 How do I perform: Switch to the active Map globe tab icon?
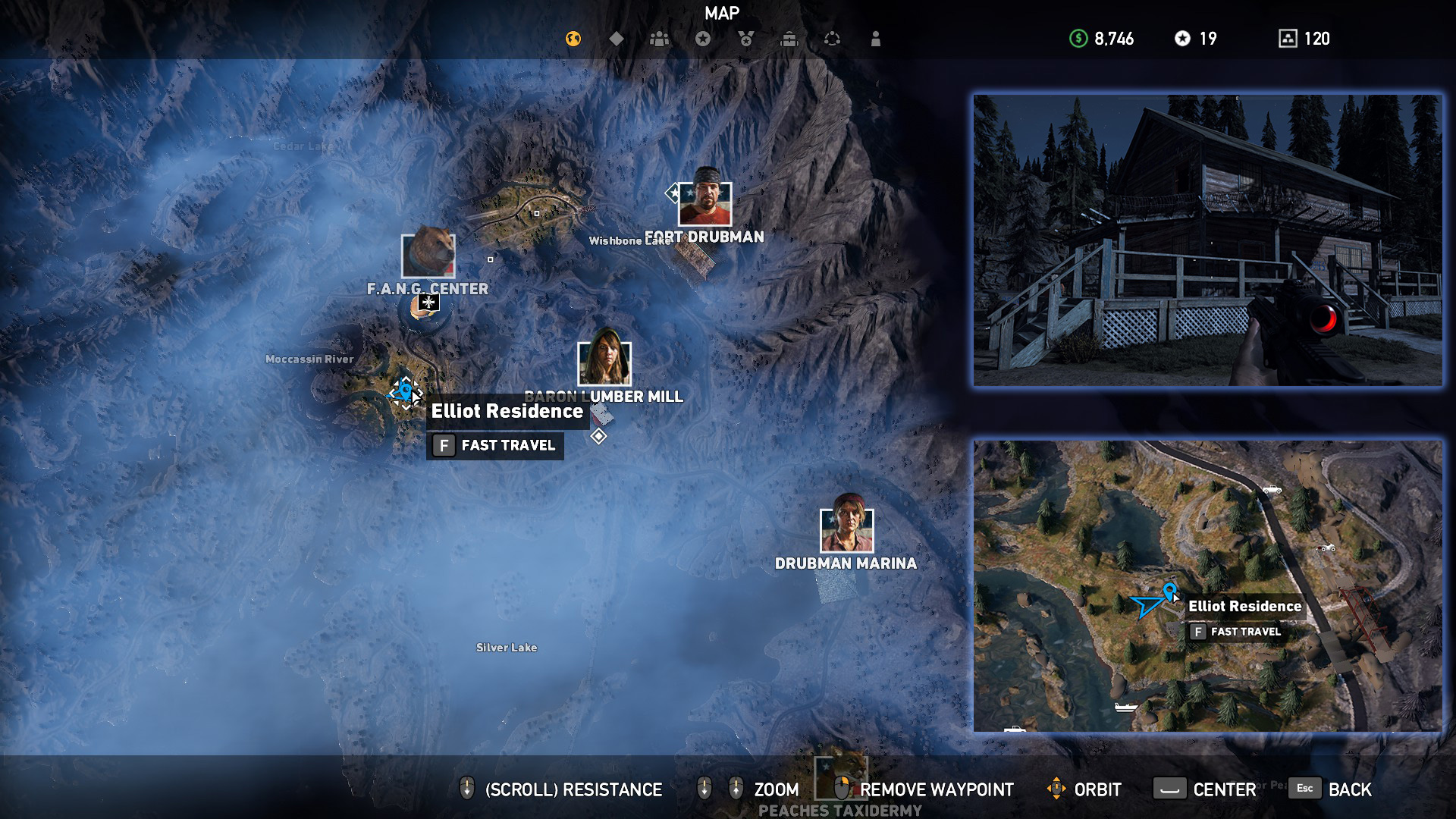click(x=574, y=38)
